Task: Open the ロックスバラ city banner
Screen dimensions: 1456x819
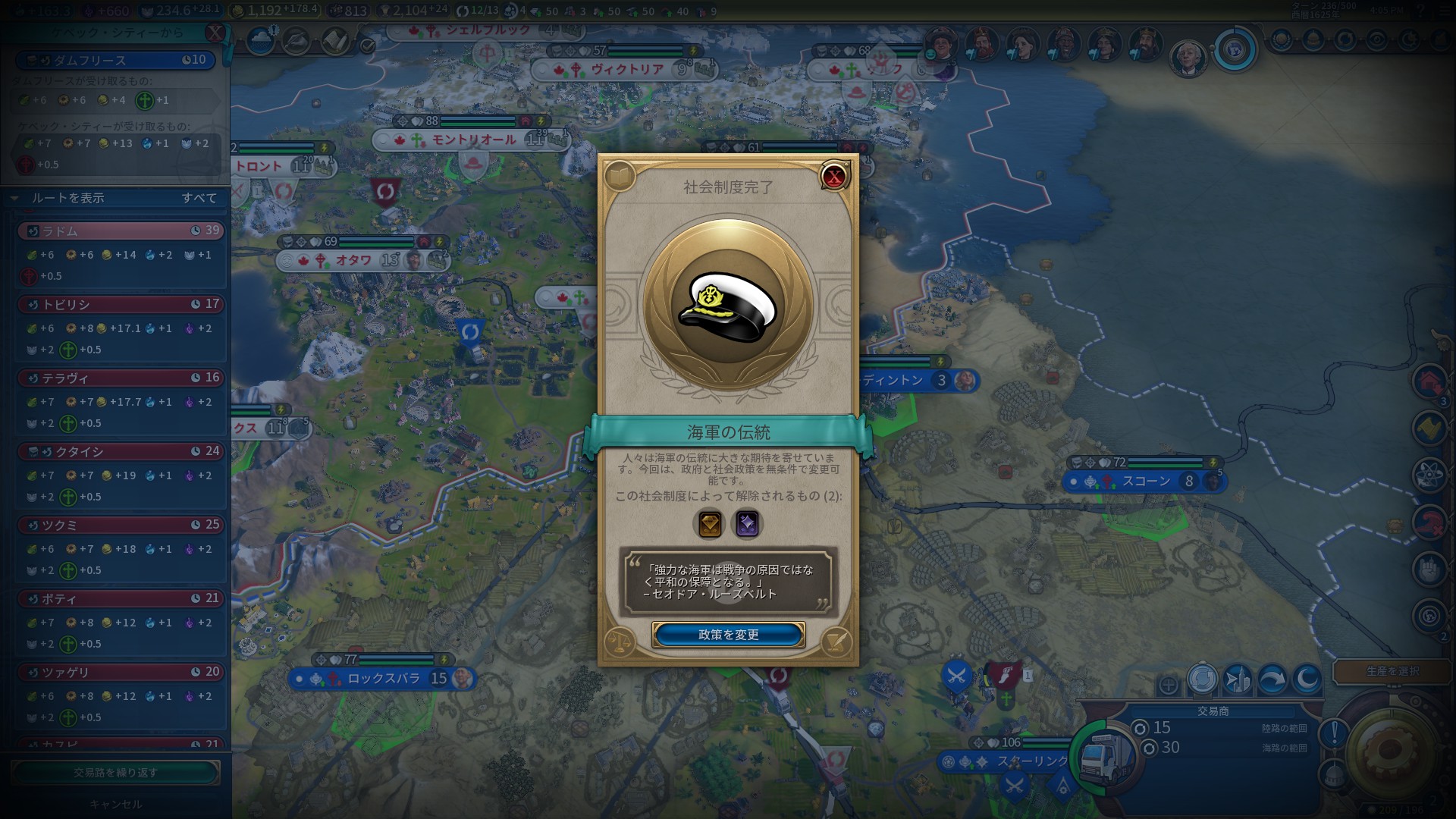Action: [383, 679]
